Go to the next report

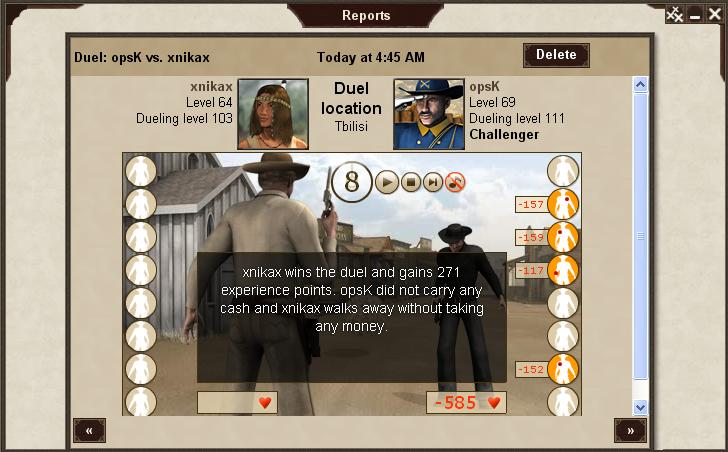click(x=630, y=430)
